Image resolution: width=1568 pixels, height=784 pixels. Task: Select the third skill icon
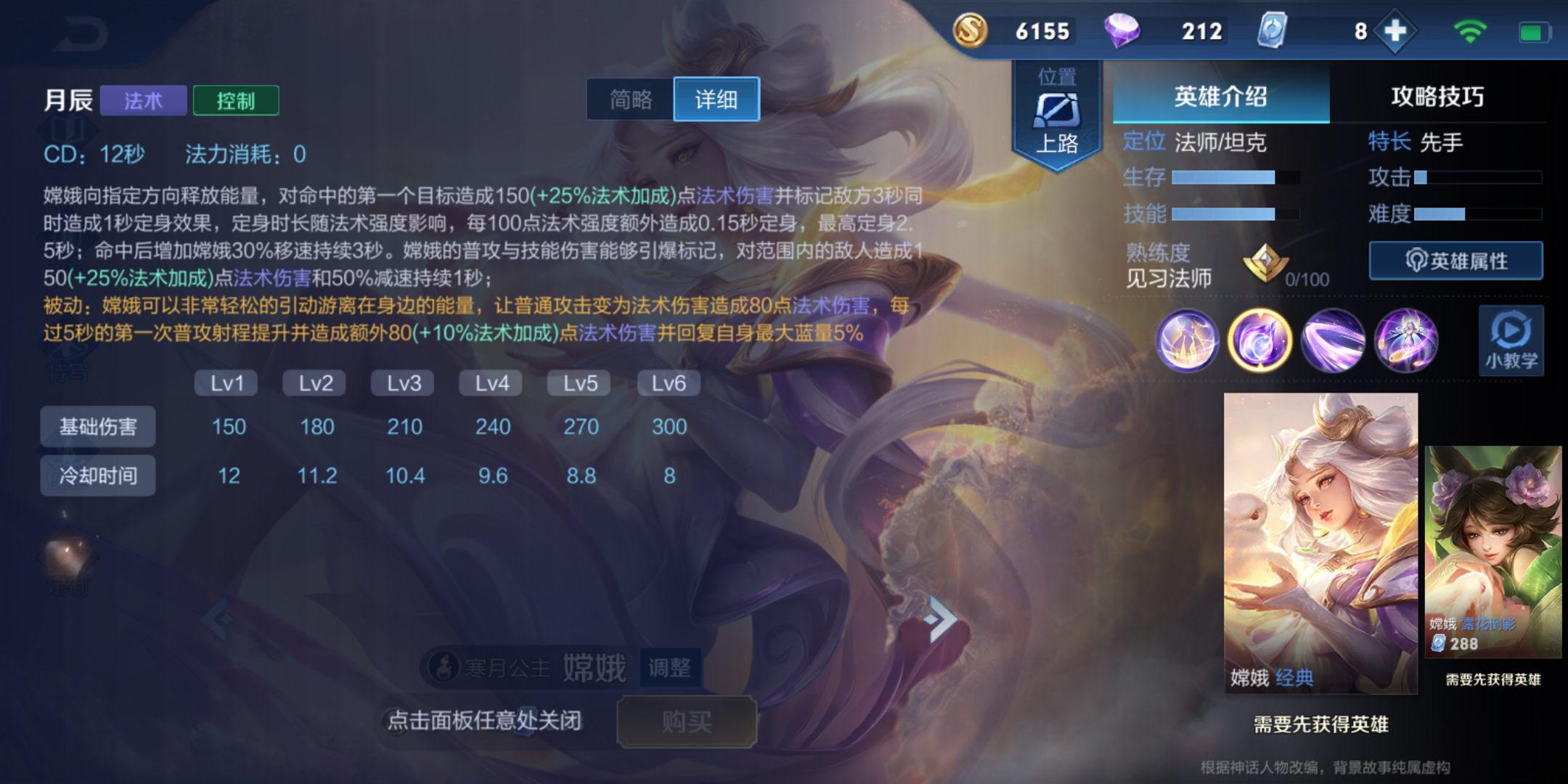pyautogui.click(x=1334, y=341)
